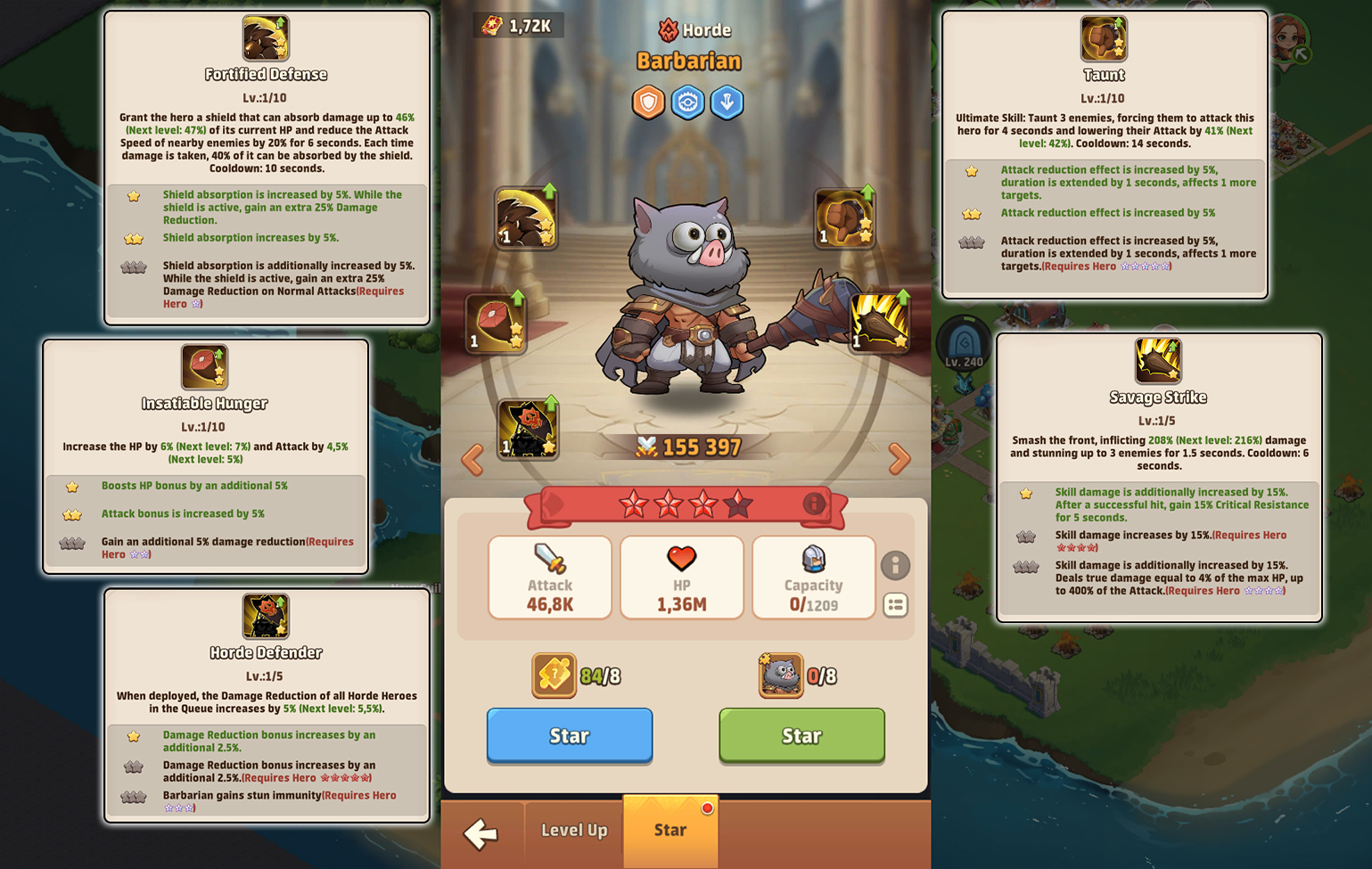Switch to the Level Up tab
Viewport: 1372px width, 869px height.
pyautogui.click(x=572, y=831)
